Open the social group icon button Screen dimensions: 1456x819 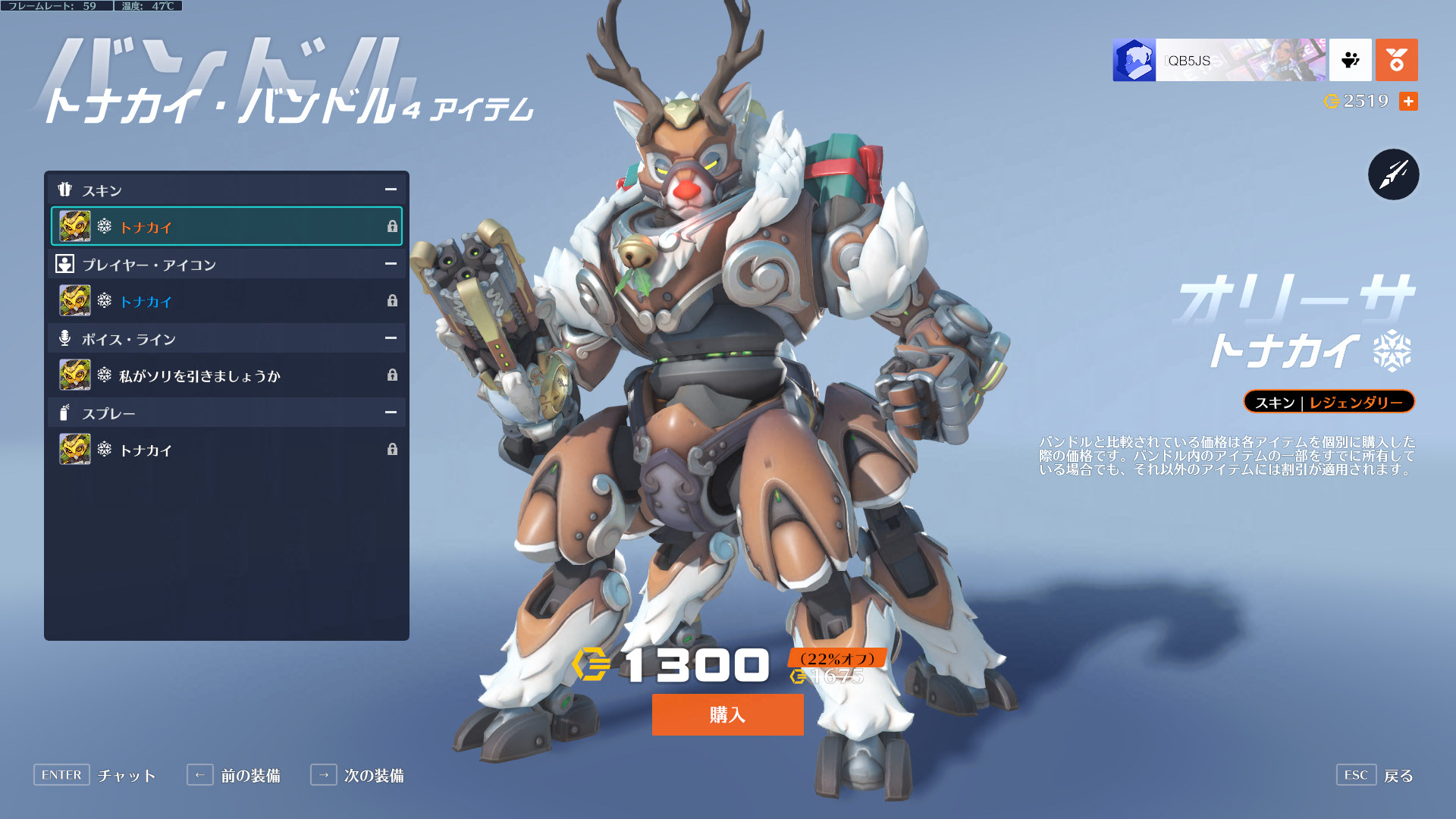click(1351, 60)
